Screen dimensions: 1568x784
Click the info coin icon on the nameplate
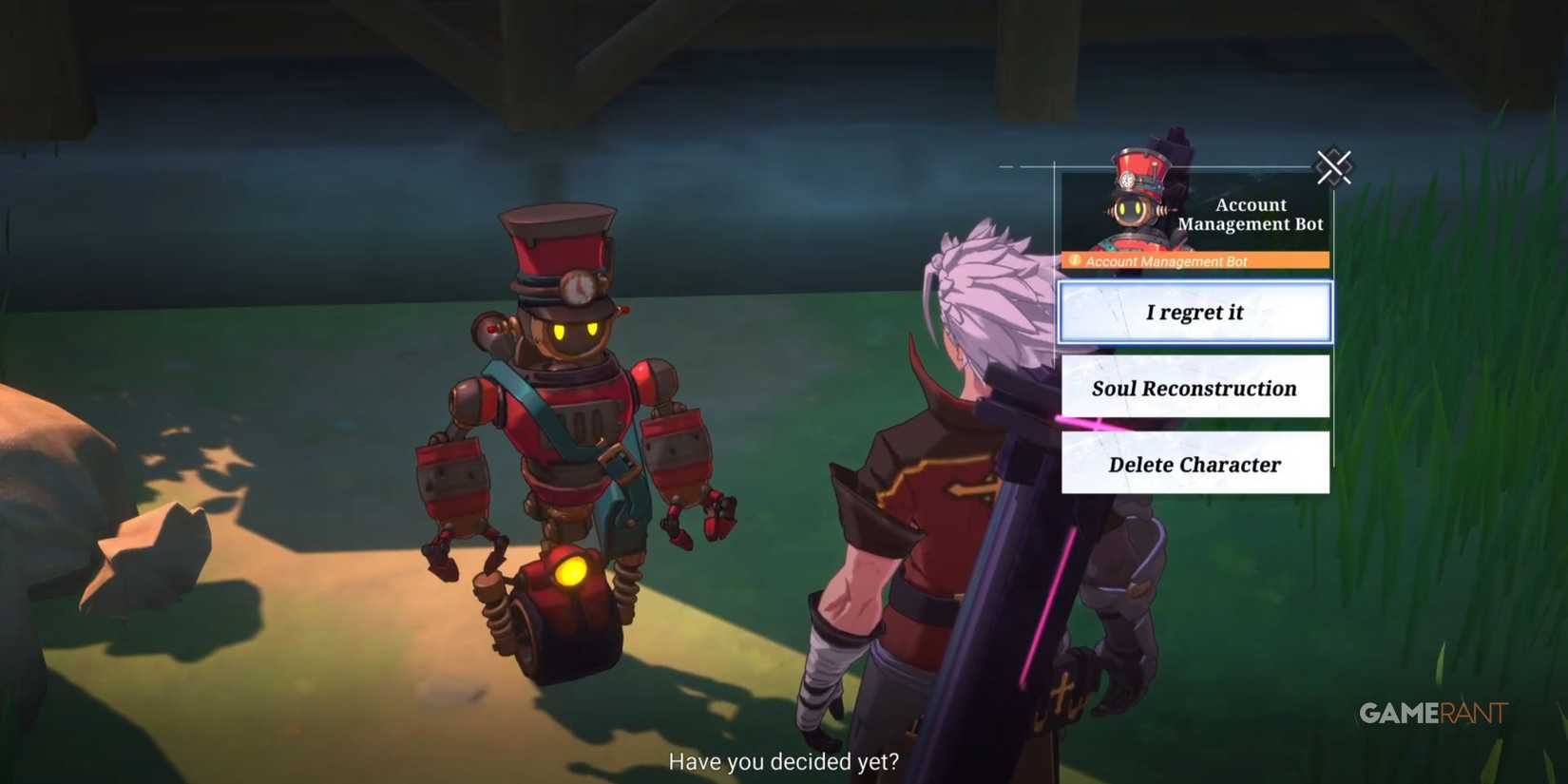1075,260
